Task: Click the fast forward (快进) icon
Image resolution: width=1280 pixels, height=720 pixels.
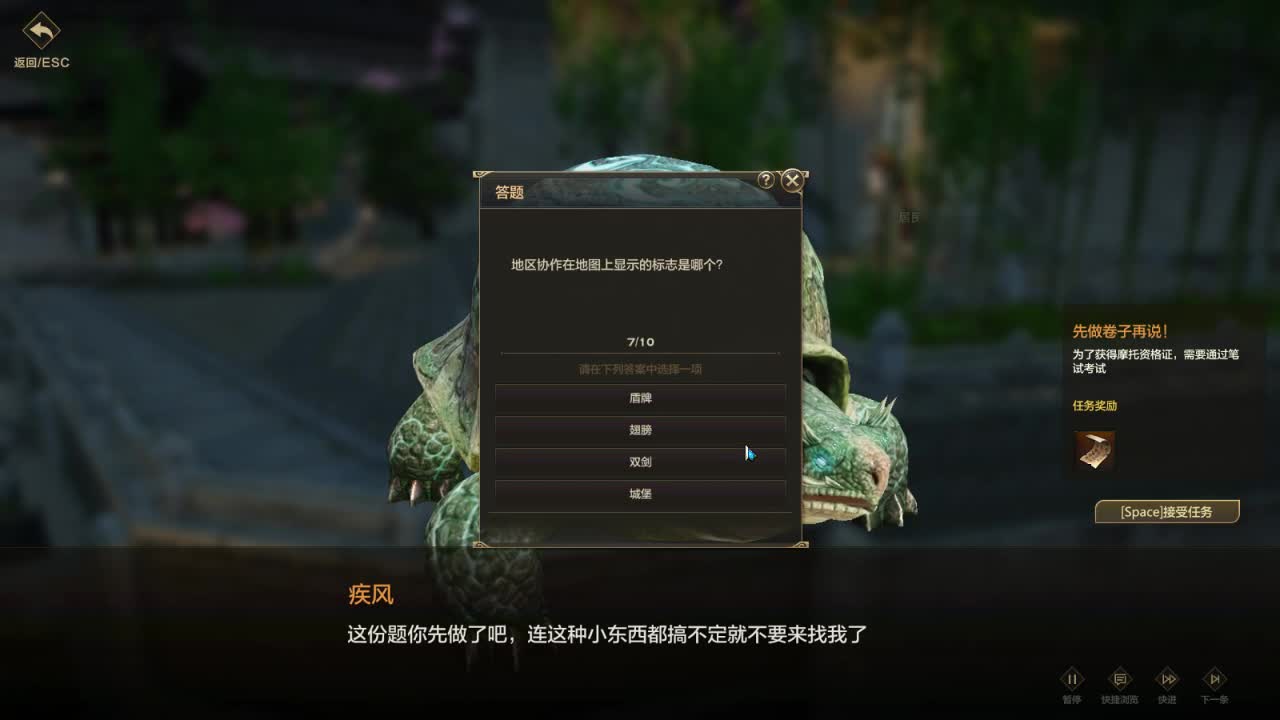Action: (1167, 679)
